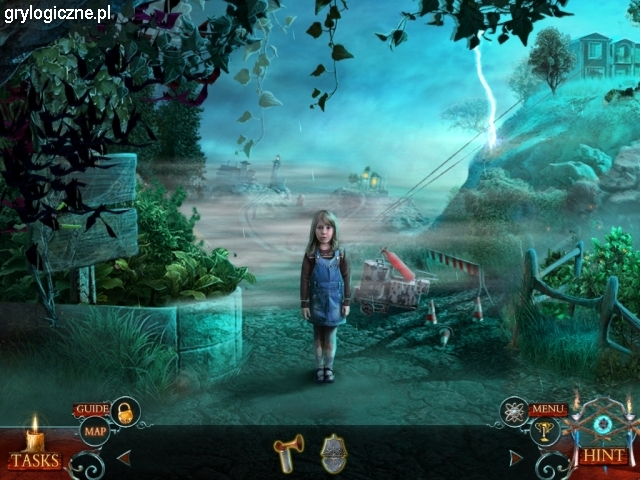Click the atom collectibles icon
Viewport: 640px width, 480px height.
[x=515, y=410]
